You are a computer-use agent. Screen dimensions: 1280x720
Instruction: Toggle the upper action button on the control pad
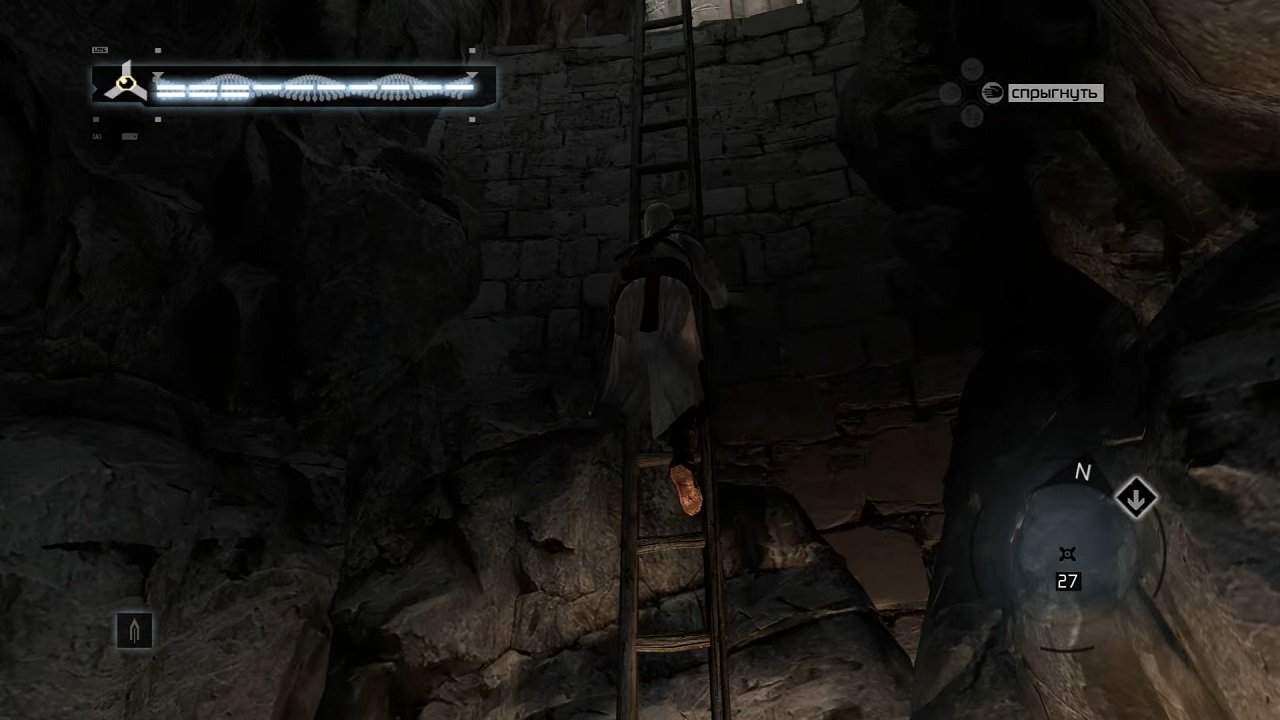pyautogui.click(x=972, y=68)
